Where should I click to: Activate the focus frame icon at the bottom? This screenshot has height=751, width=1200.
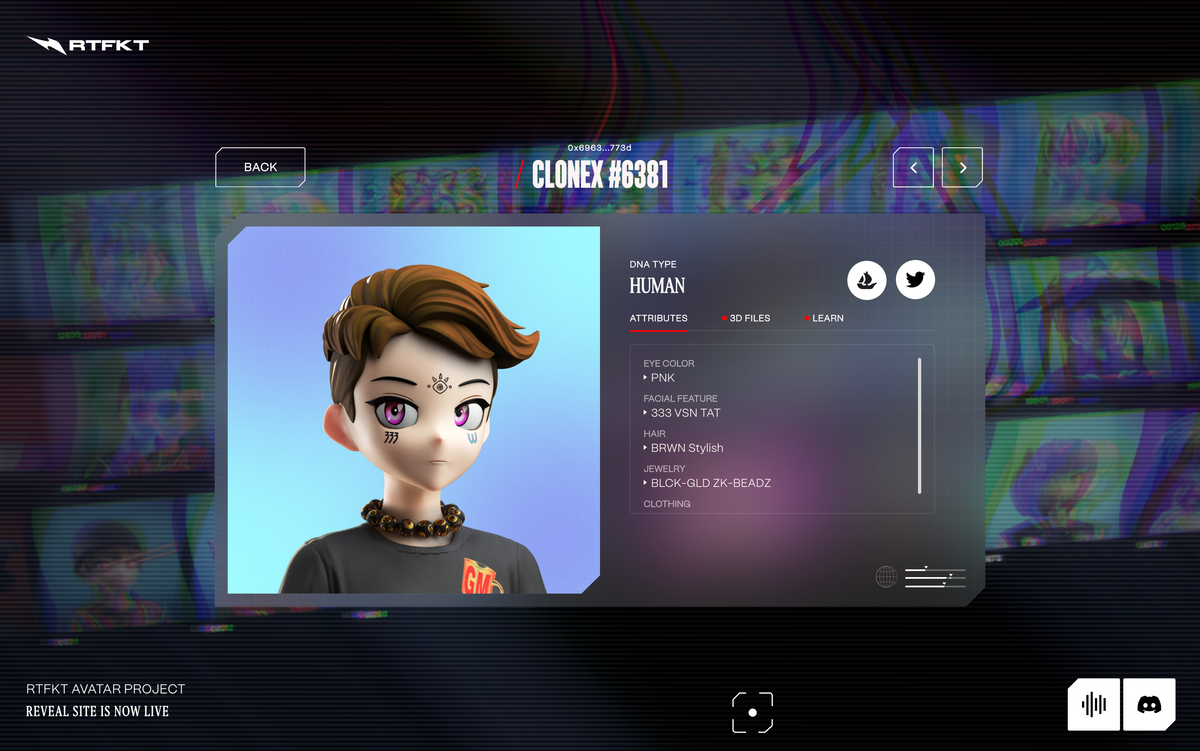[x=752, y=712]
